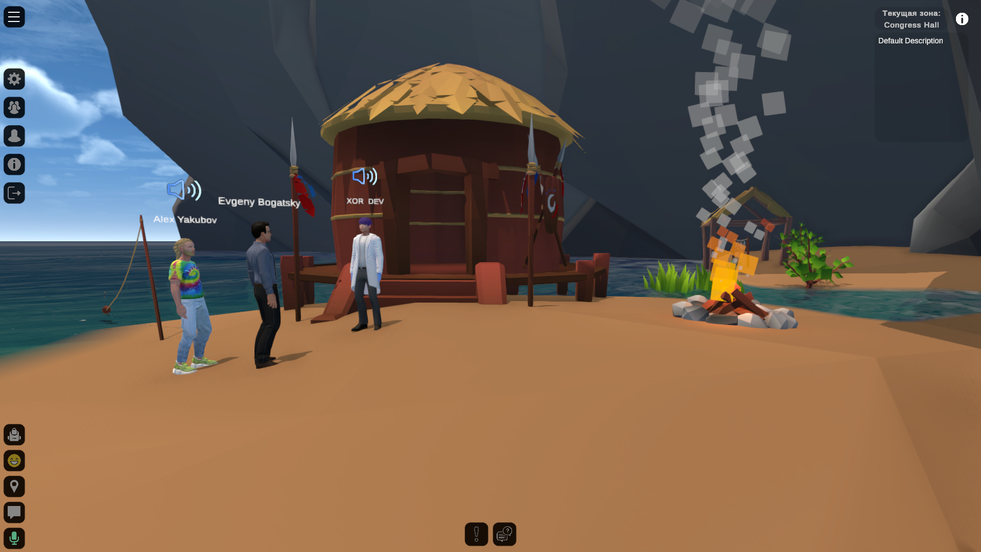Click the dark info icon under the avatar button
This screenshot has width=981, height=552.
tap(14, 164)
